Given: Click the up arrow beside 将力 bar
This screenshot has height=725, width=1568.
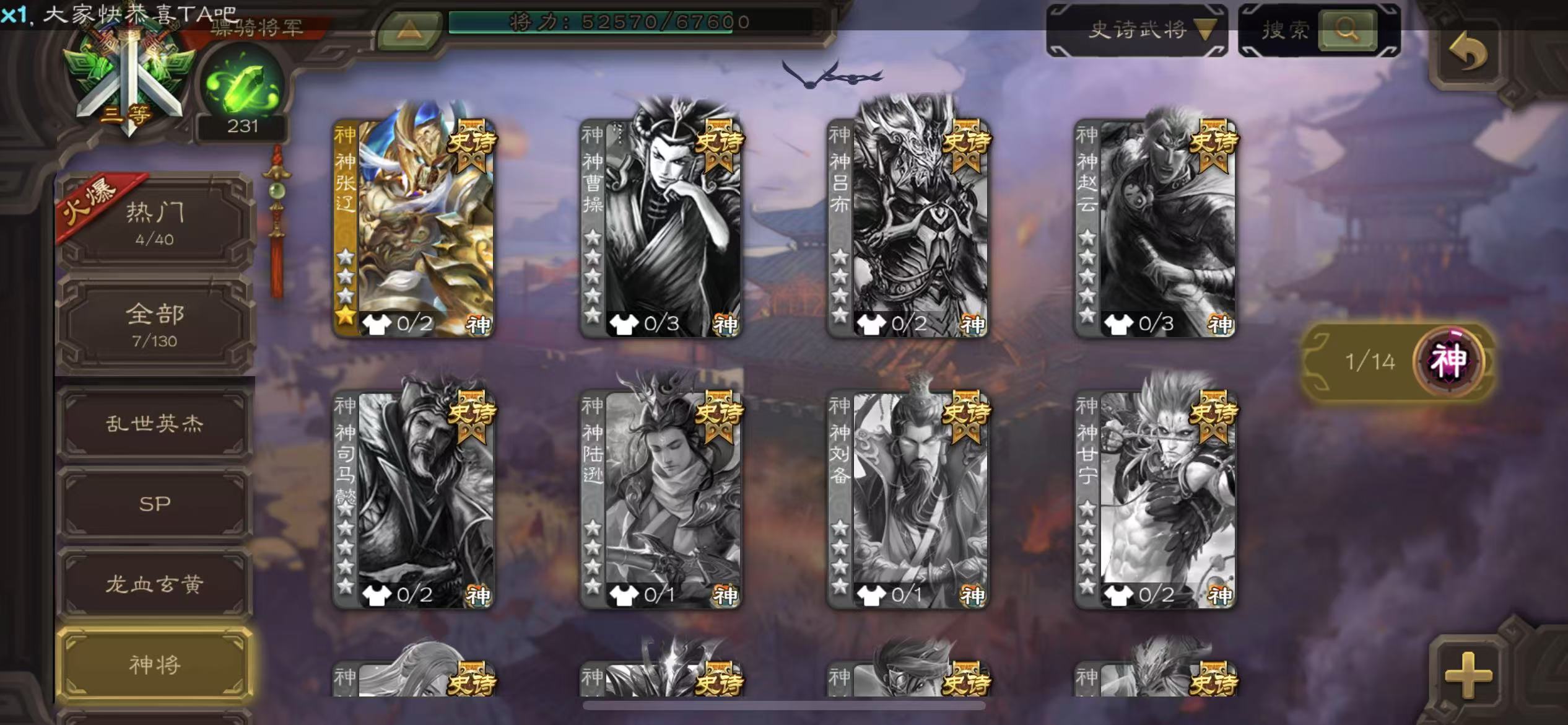Looking at the screenshot, I should pyautogui.click(x=409, y=29).
